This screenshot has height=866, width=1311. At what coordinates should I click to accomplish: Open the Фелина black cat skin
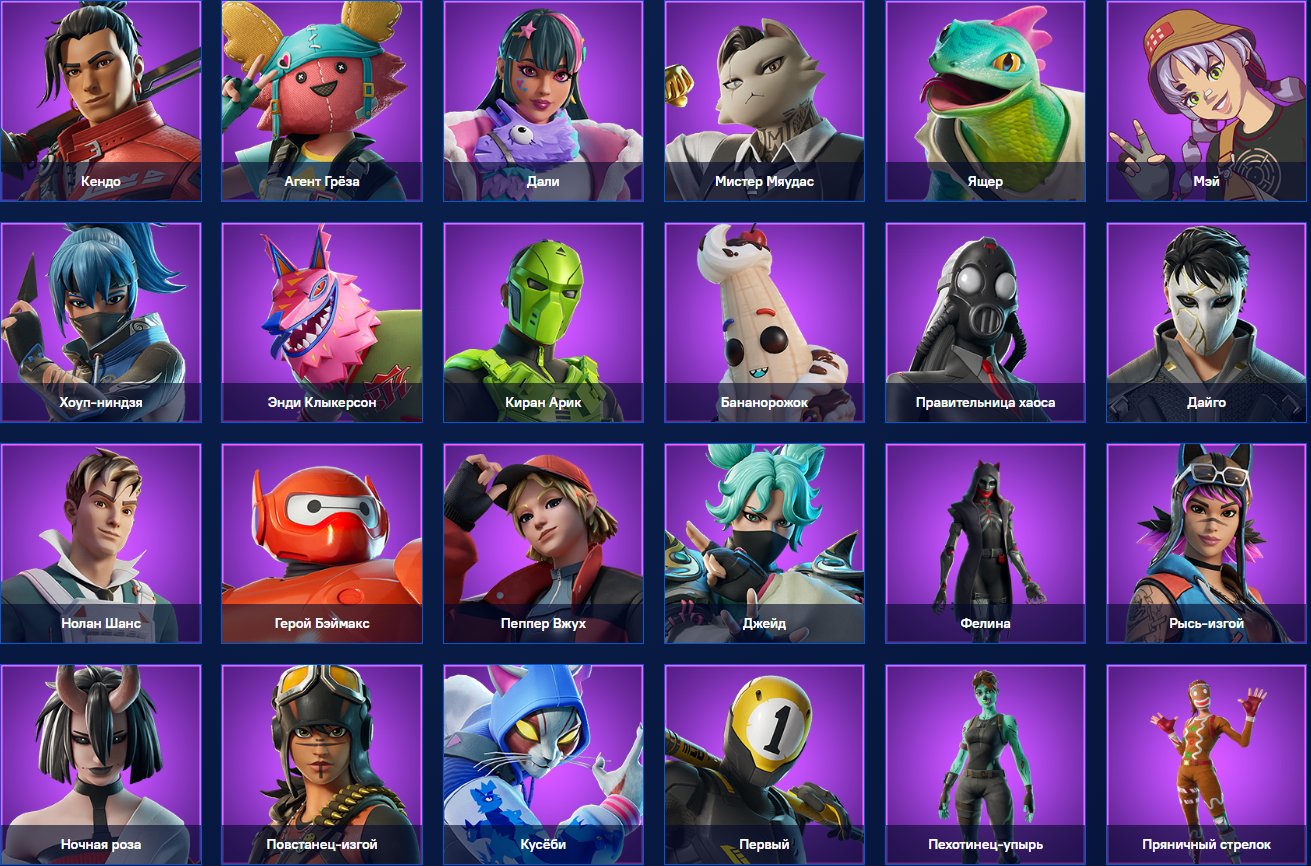click(984, 543)
